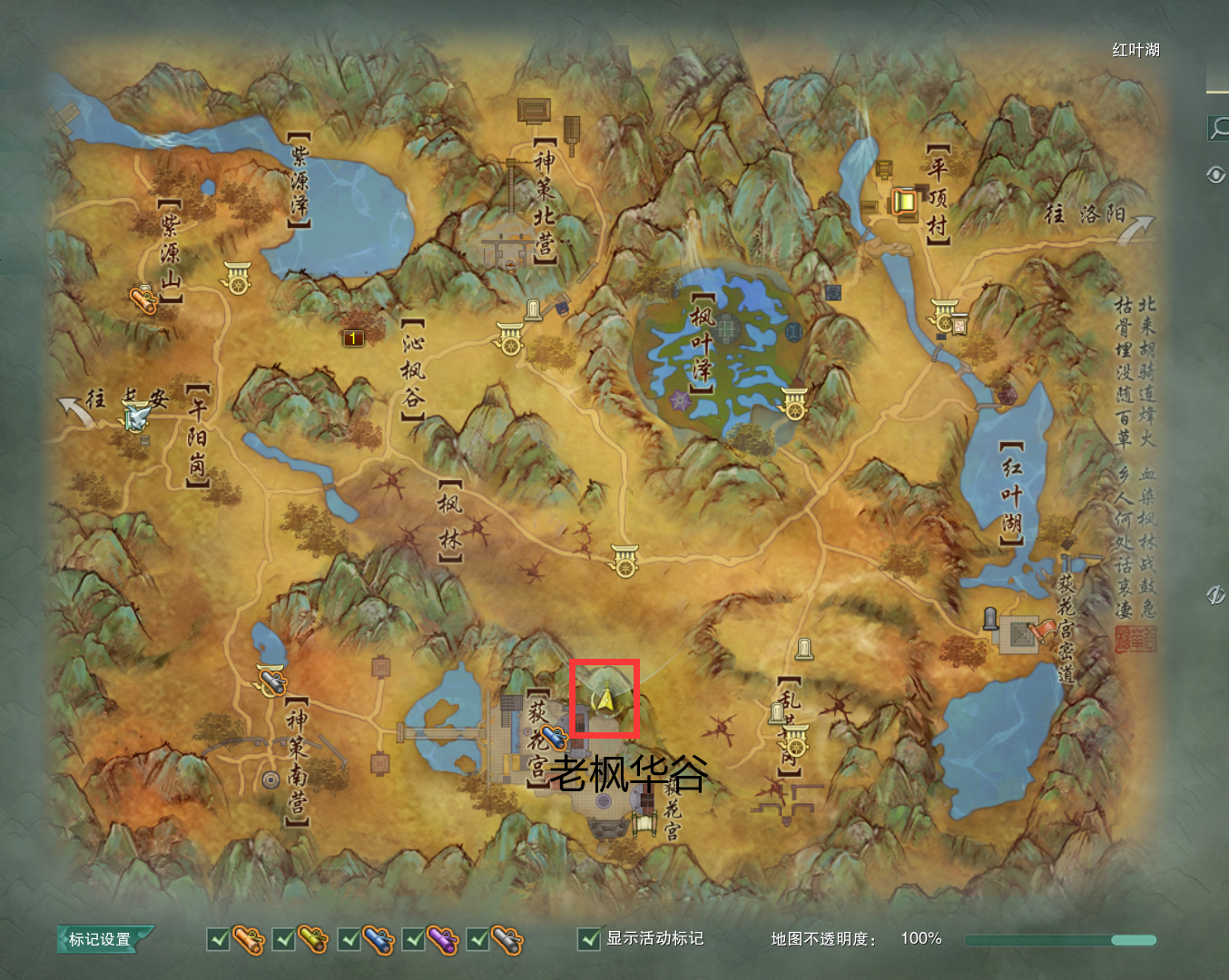This screenshot has height=980, width=1229.
Task: Toggle the blue scroll marker checkbox
Action: [x=349, y=939]
